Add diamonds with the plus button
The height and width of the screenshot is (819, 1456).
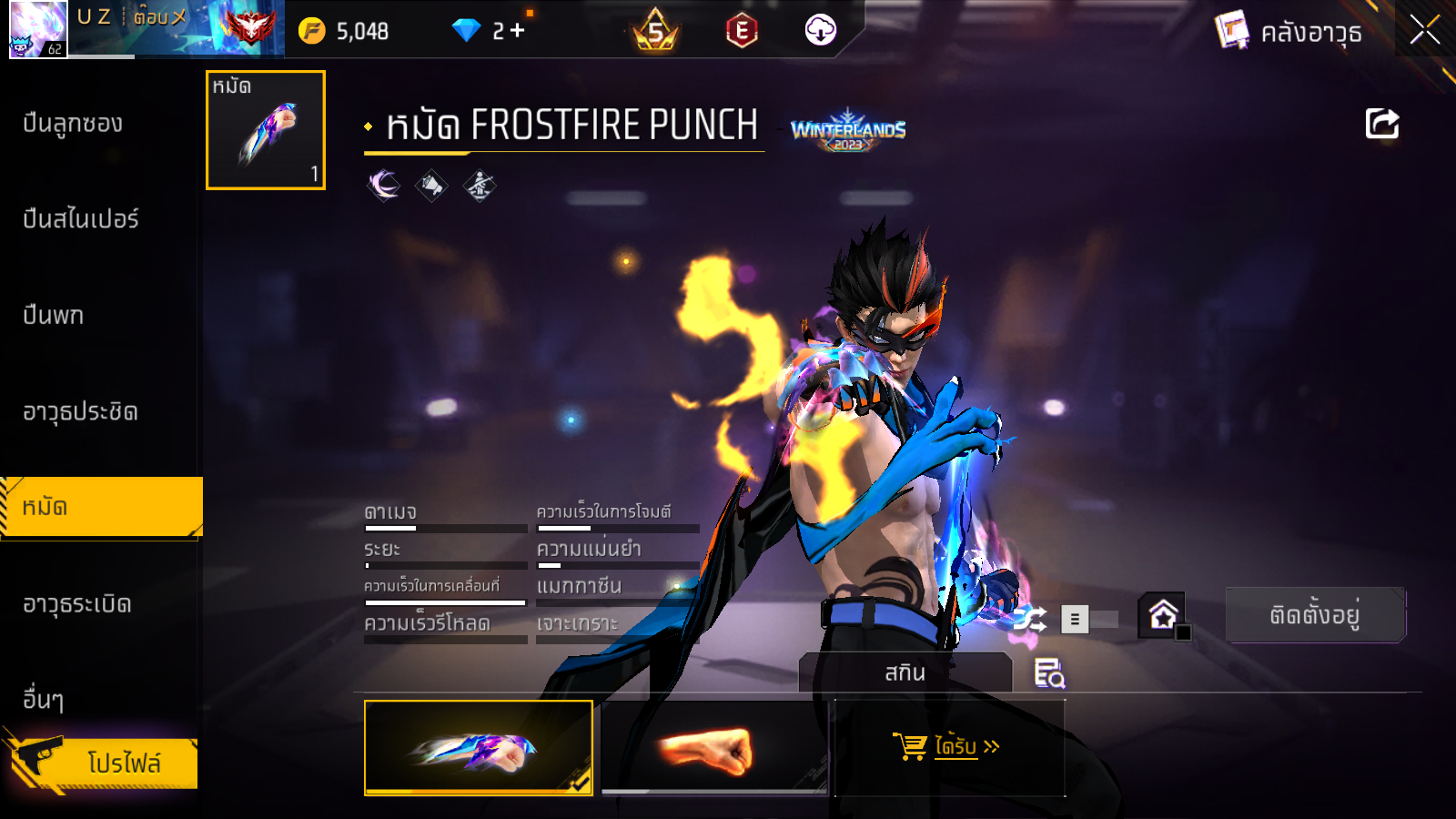518,31
